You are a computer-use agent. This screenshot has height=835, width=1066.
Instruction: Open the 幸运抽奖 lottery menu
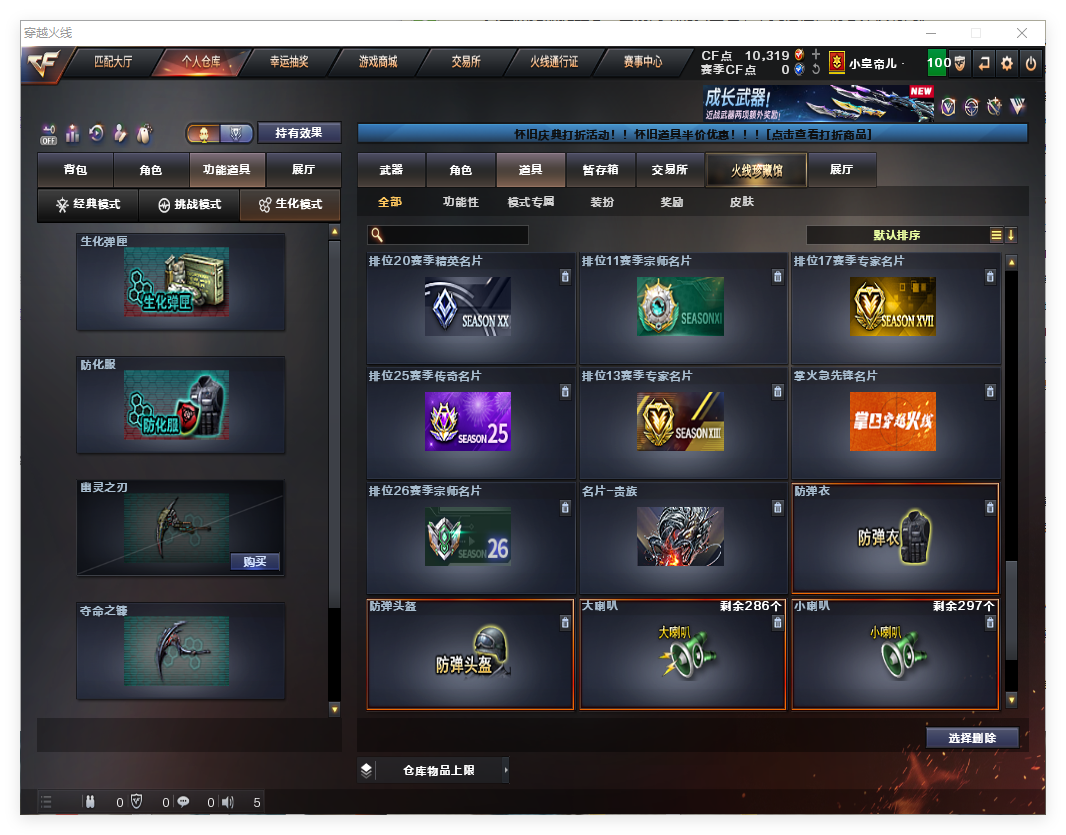pyautogui.click(x=289, y=62)
